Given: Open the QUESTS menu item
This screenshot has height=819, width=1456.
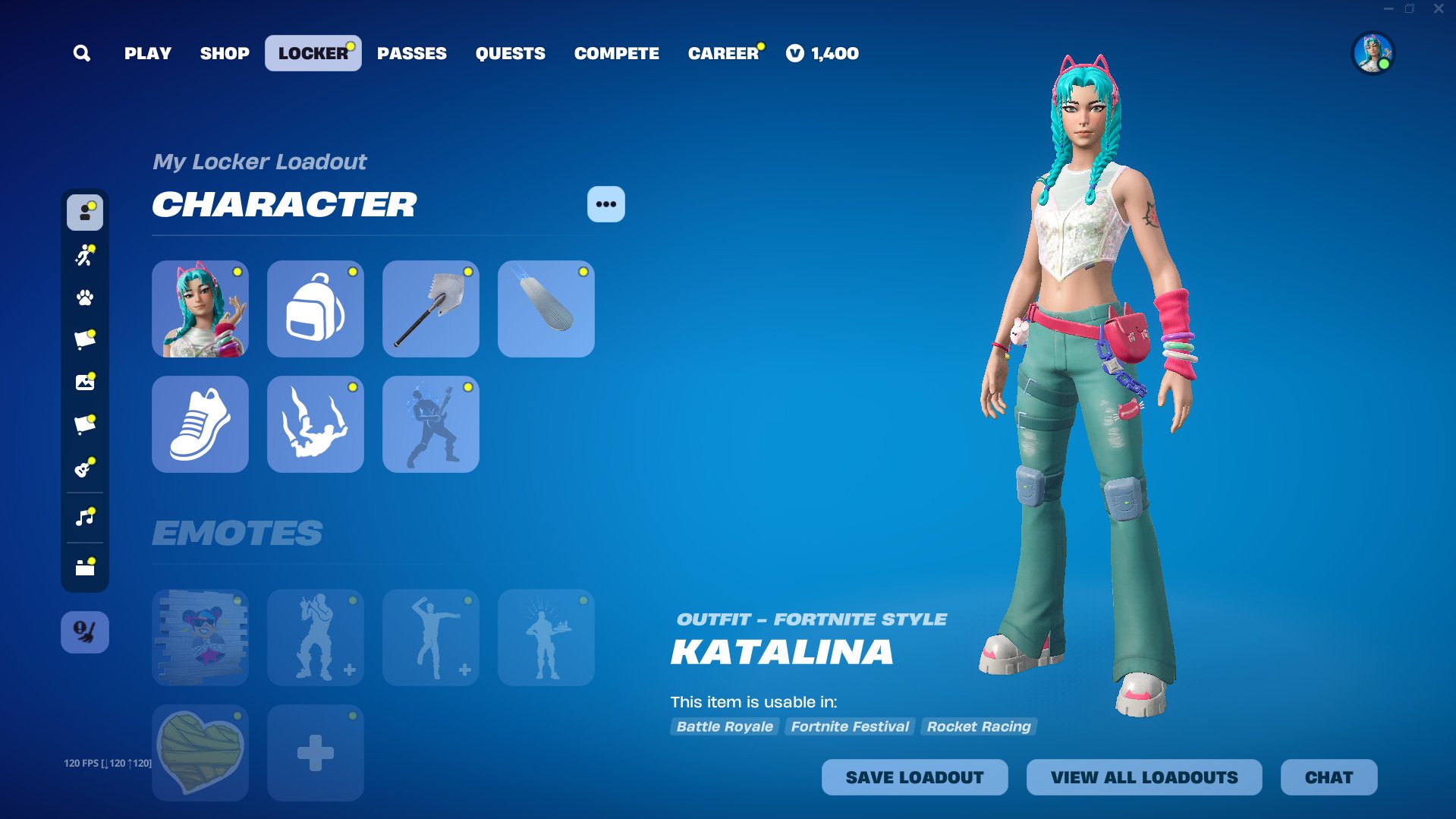Looking at the screenshot, I should tap(510, 53).
